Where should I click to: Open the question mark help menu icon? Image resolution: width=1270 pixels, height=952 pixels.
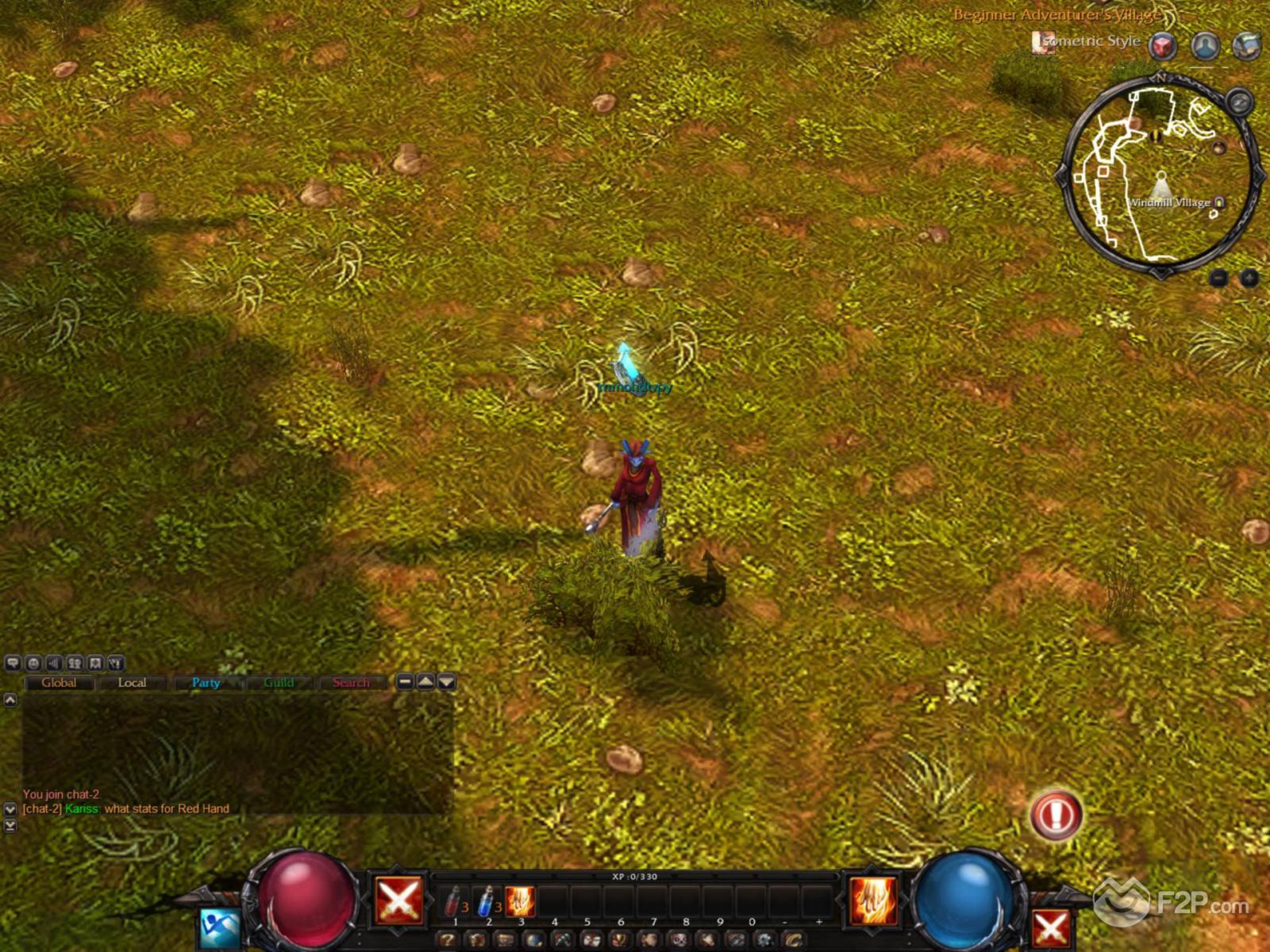(447, 941)
